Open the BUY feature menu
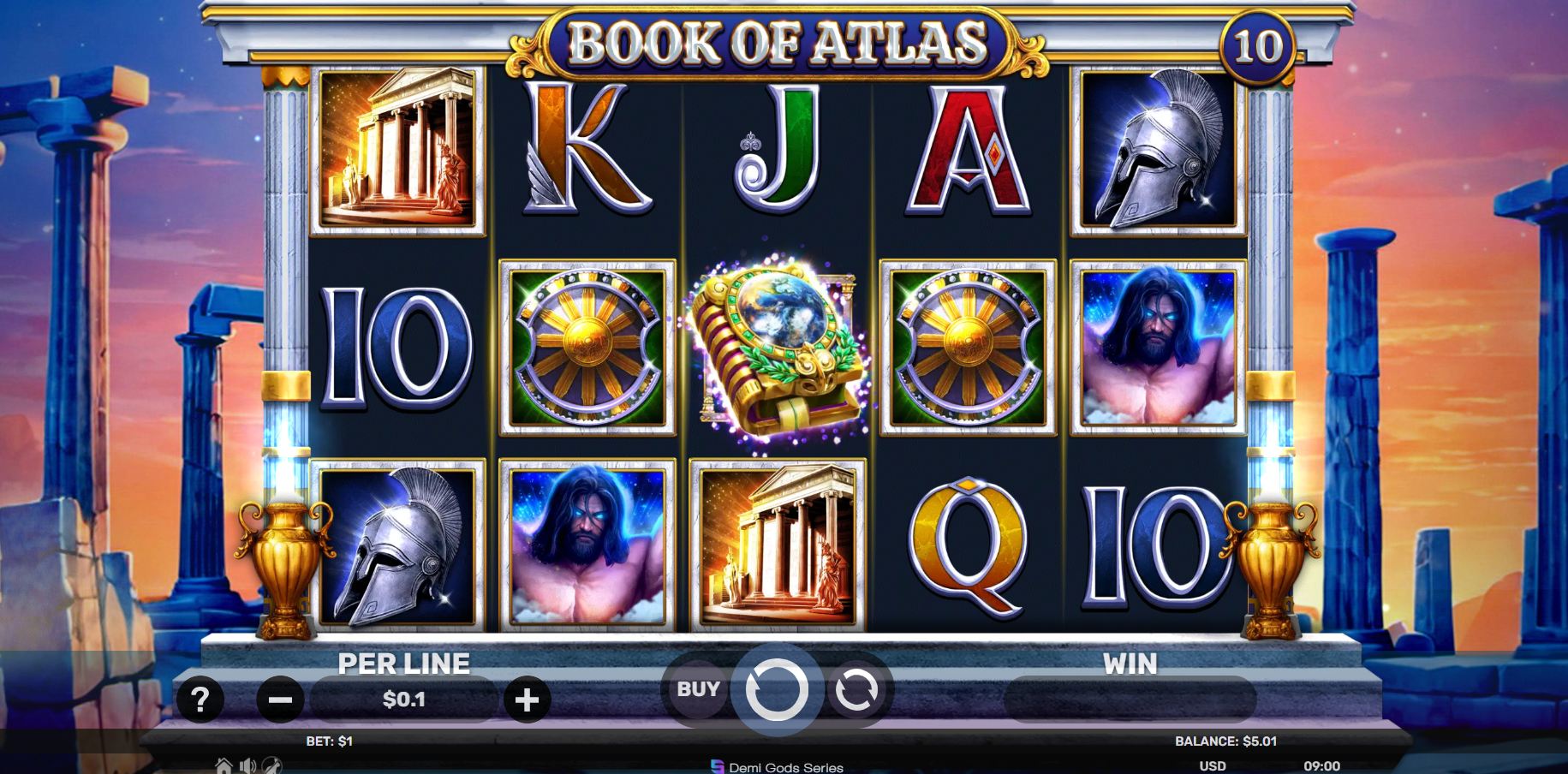Viewport: 1568px width, 774px height. pos(697,688)
